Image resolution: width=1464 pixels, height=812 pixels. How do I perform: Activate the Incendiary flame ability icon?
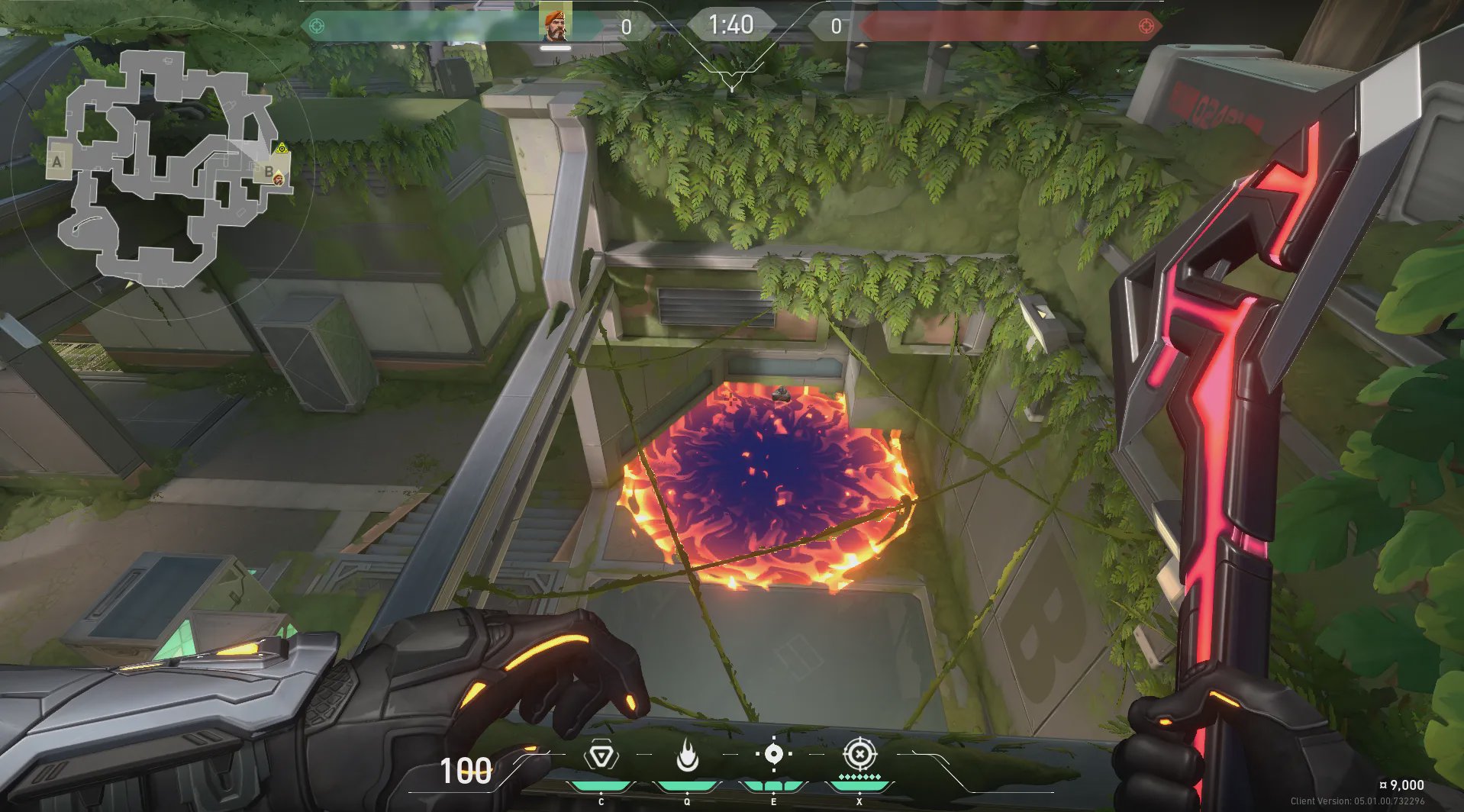tap(687, 756)
